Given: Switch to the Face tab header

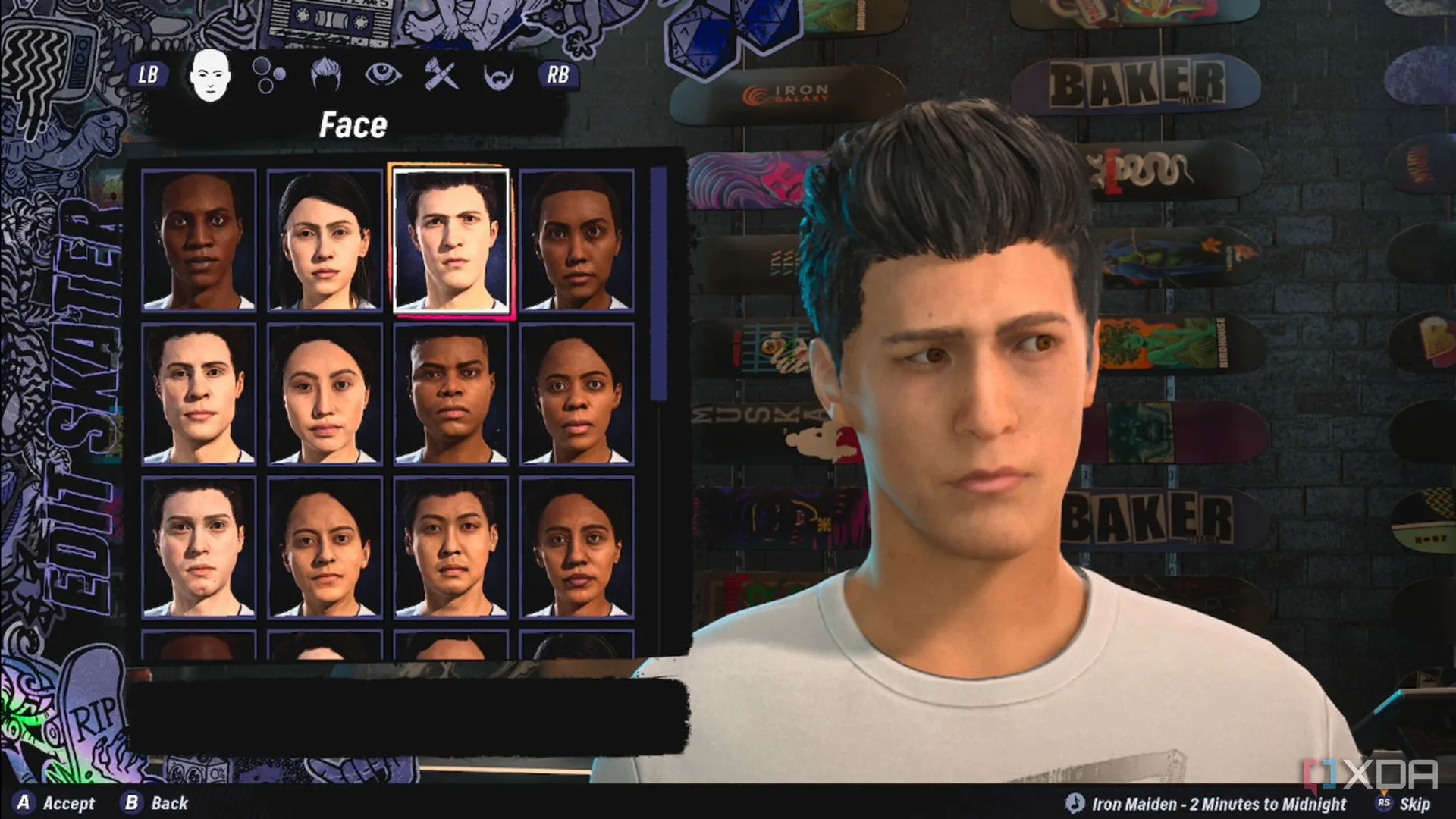Looking at the screenshot, I should pos(352,125).
